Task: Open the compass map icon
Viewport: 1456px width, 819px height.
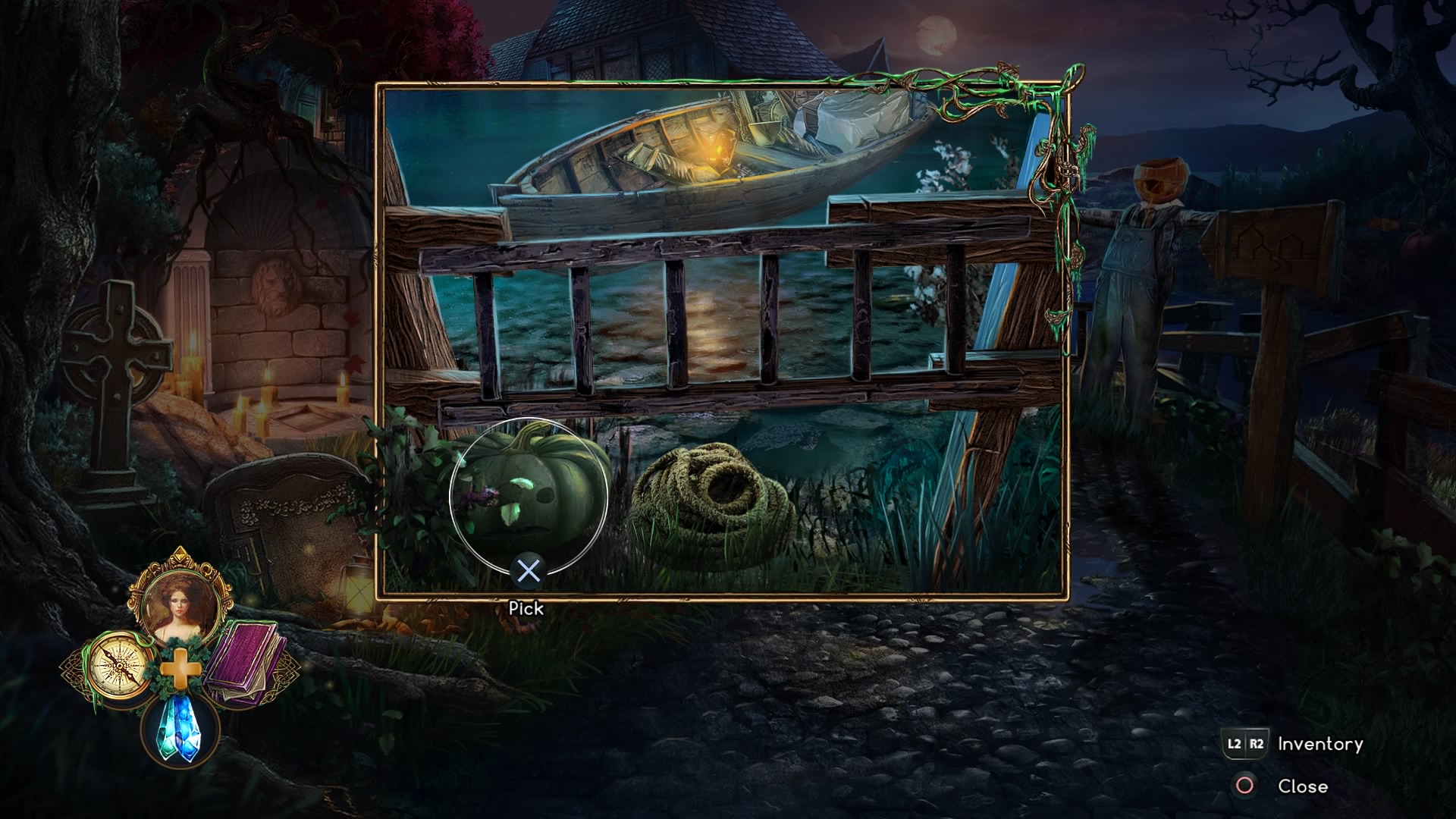Action: click(x=118, y=667)
